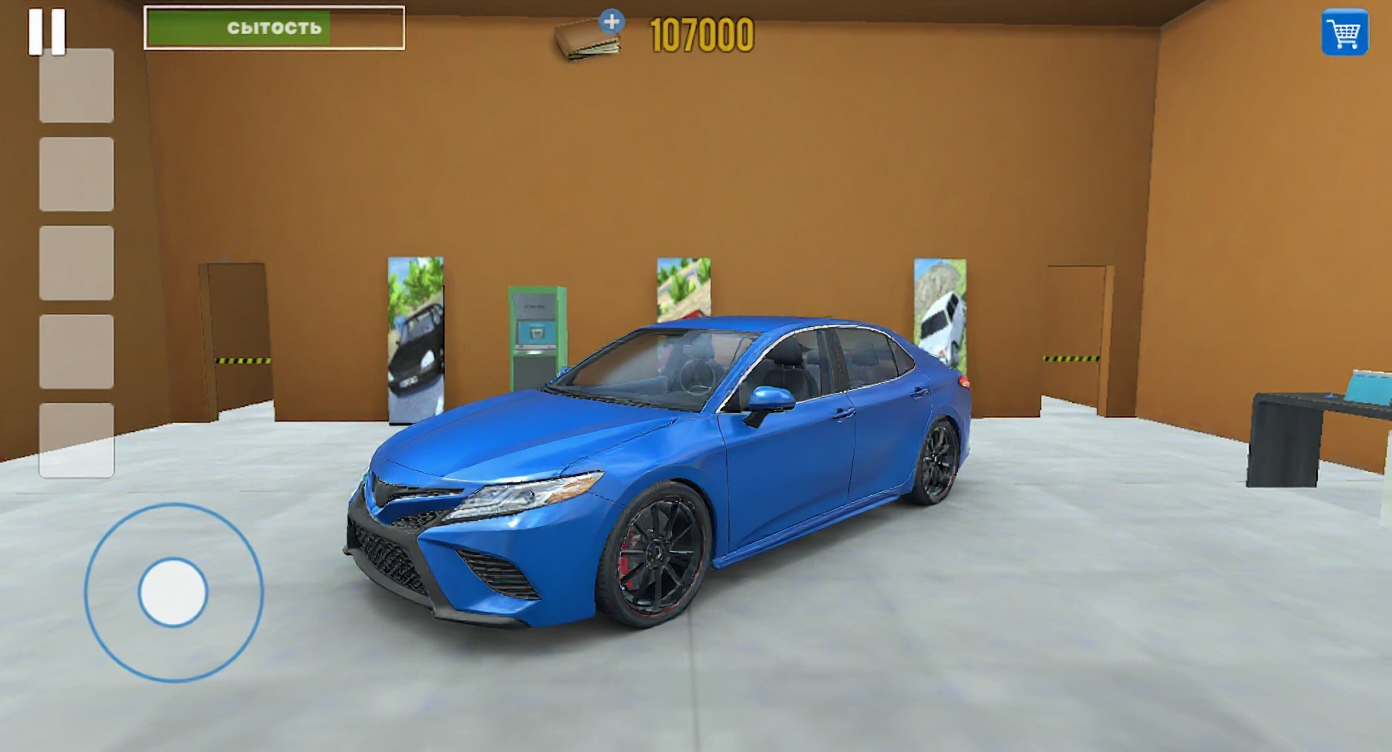Click the wallet icon beside the balance
The height and width of the screenshot is (752, 1392).
pyautogui.click(x=586, y=38)
